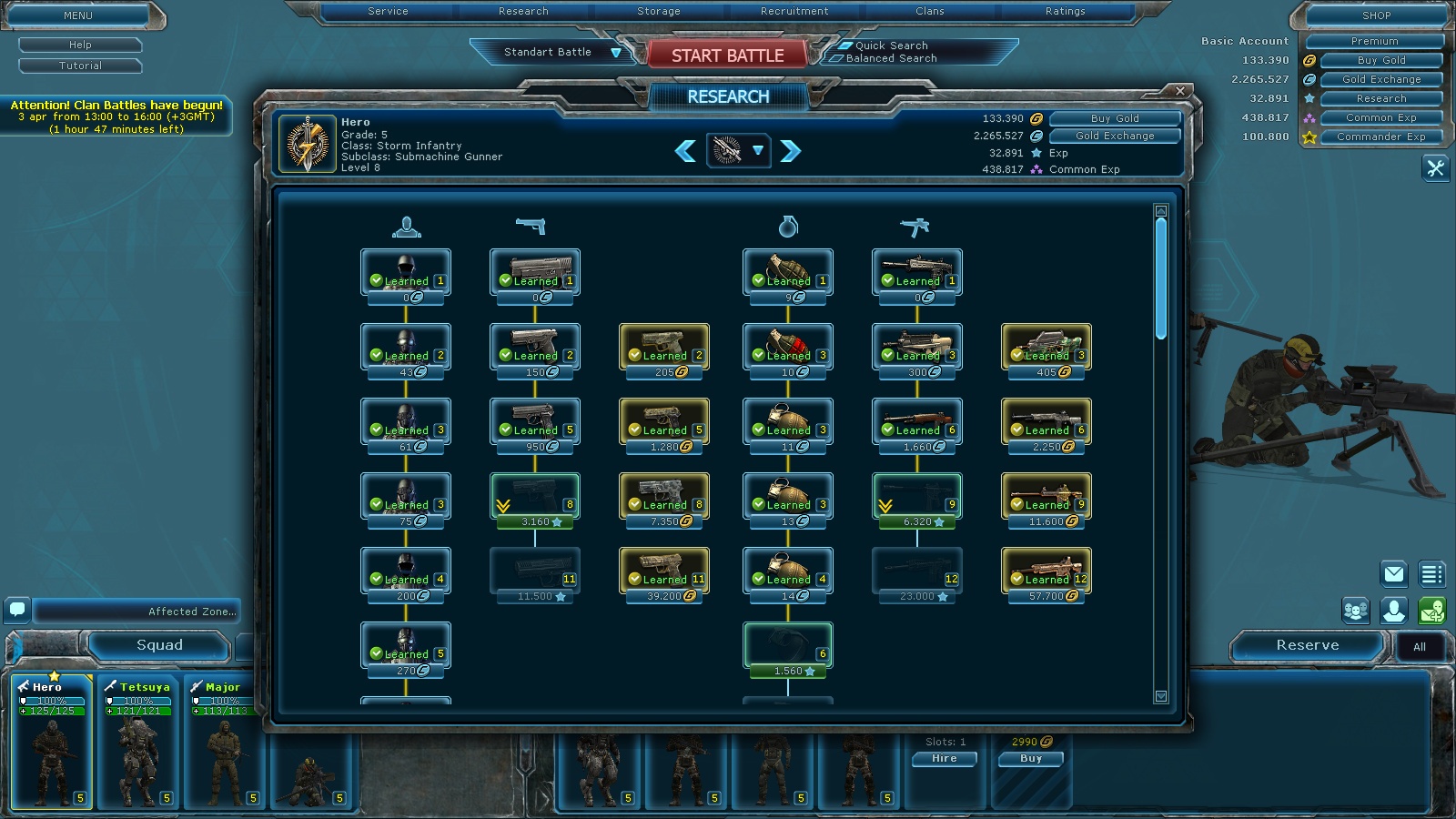The width and height of the screenshot is (1456, 819).
Task: Close the Research window
Action: tap(1180, 91)
